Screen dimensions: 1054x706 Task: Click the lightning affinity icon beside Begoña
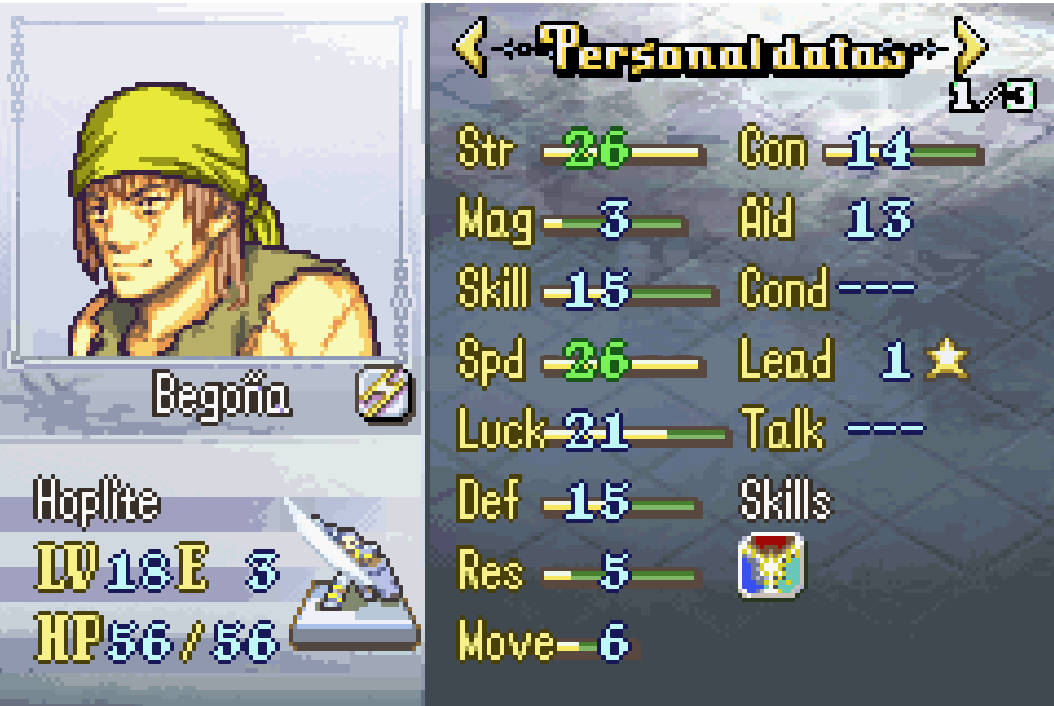381,398
